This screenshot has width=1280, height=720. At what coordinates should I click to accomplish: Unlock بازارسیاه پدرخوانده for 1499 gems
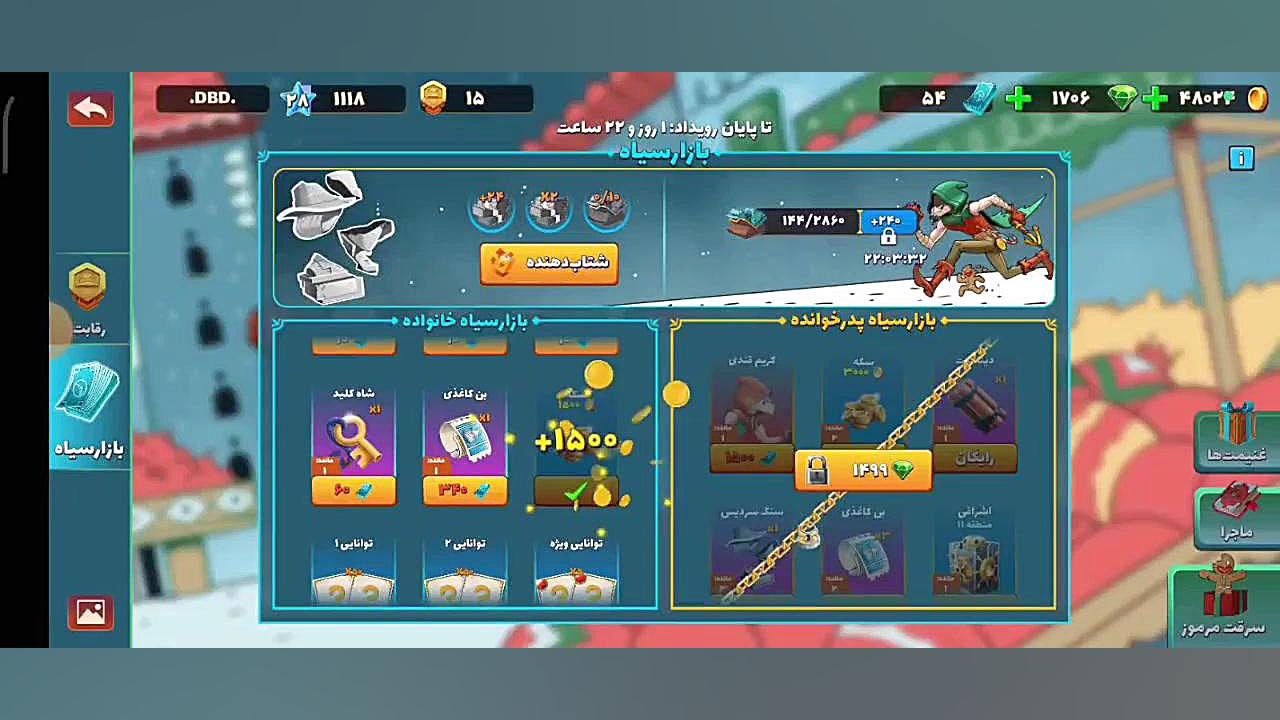863,470
